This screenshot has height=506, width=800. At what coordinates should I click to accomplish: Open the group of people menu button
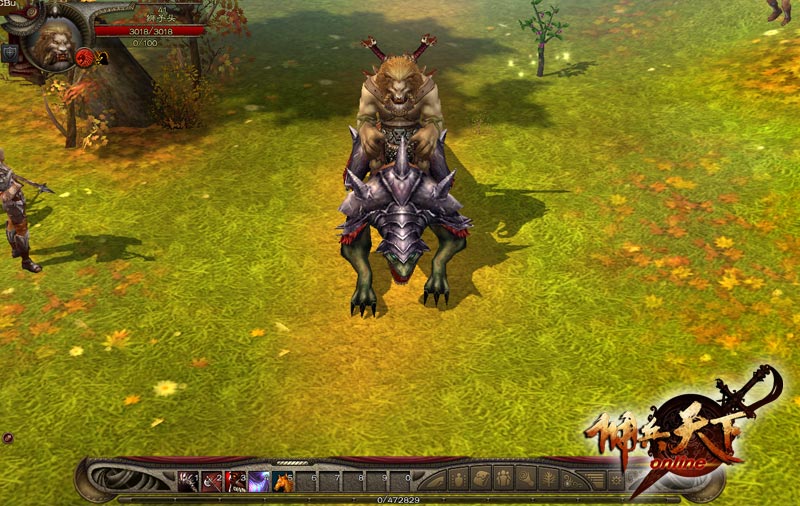point(503,479)
